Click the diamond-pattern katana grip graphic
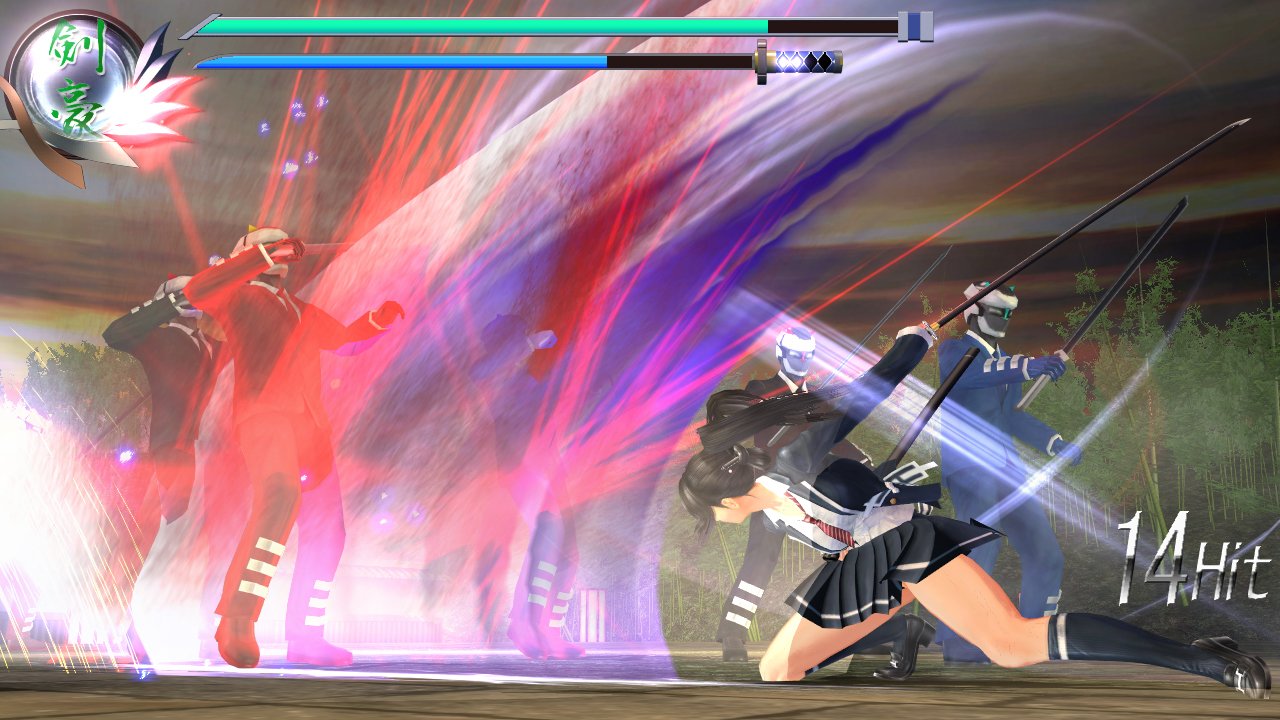 pyautogui.click(x=810, y=60)
